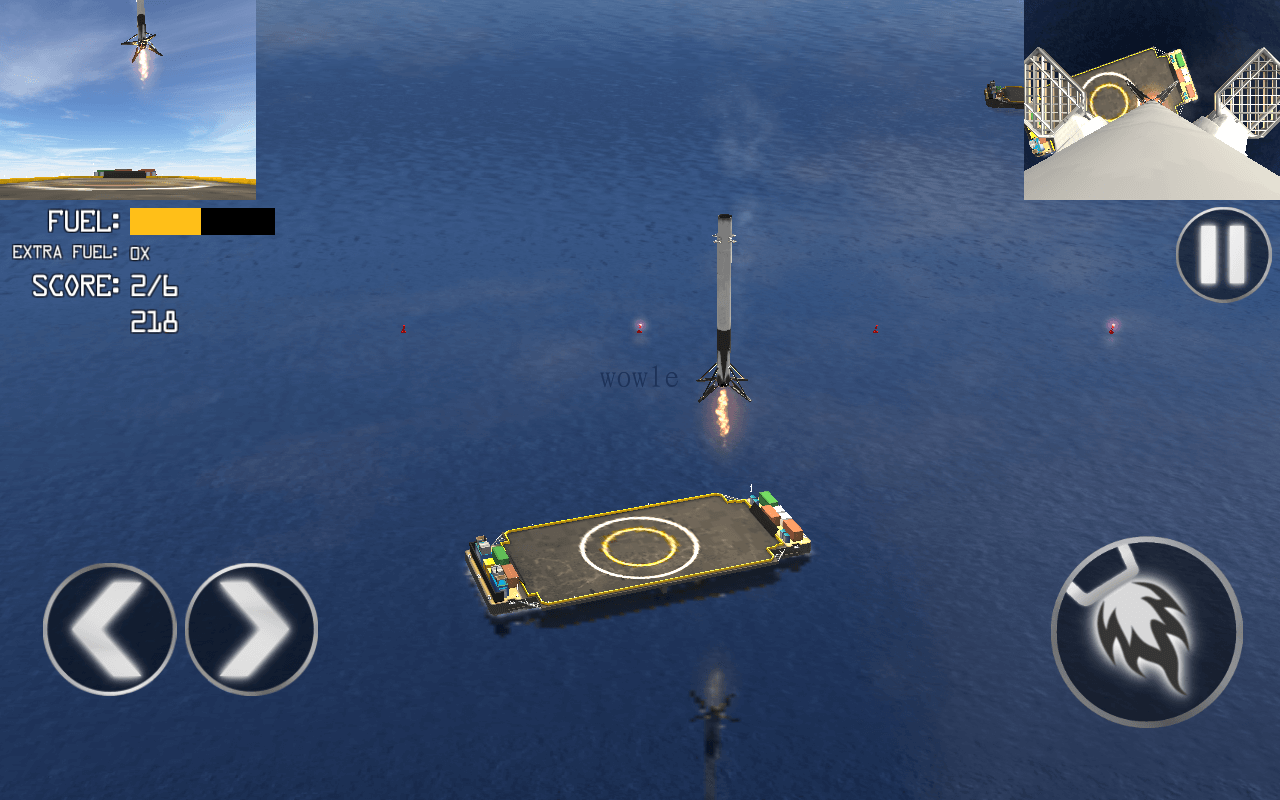Click the top-down landing pad camera view
The width and height of the screenshot is (1280, 800).
(x=1151, y=99)
